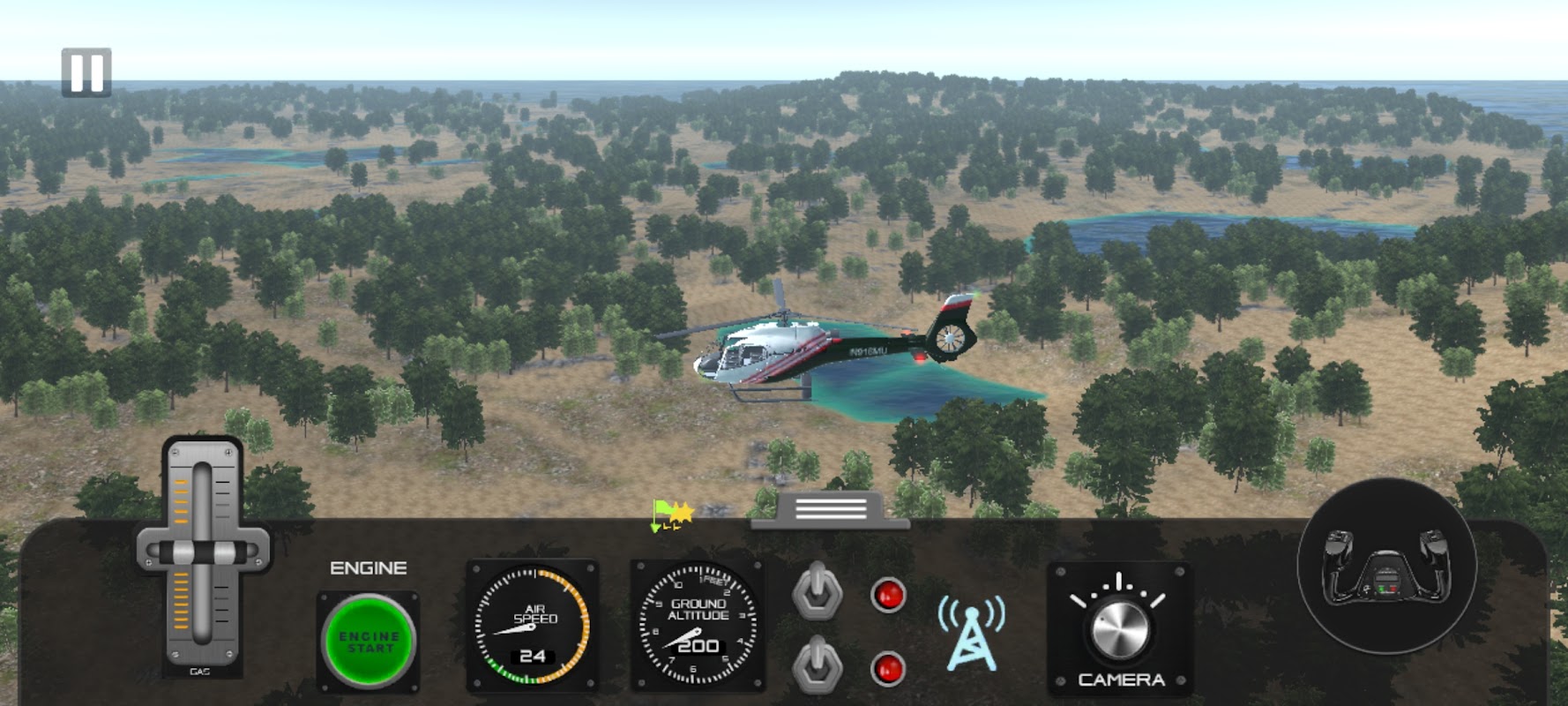This screenshot has width=1568, height=706.
Task: Tap the green Engine Start button
Action: coord(369,642)
